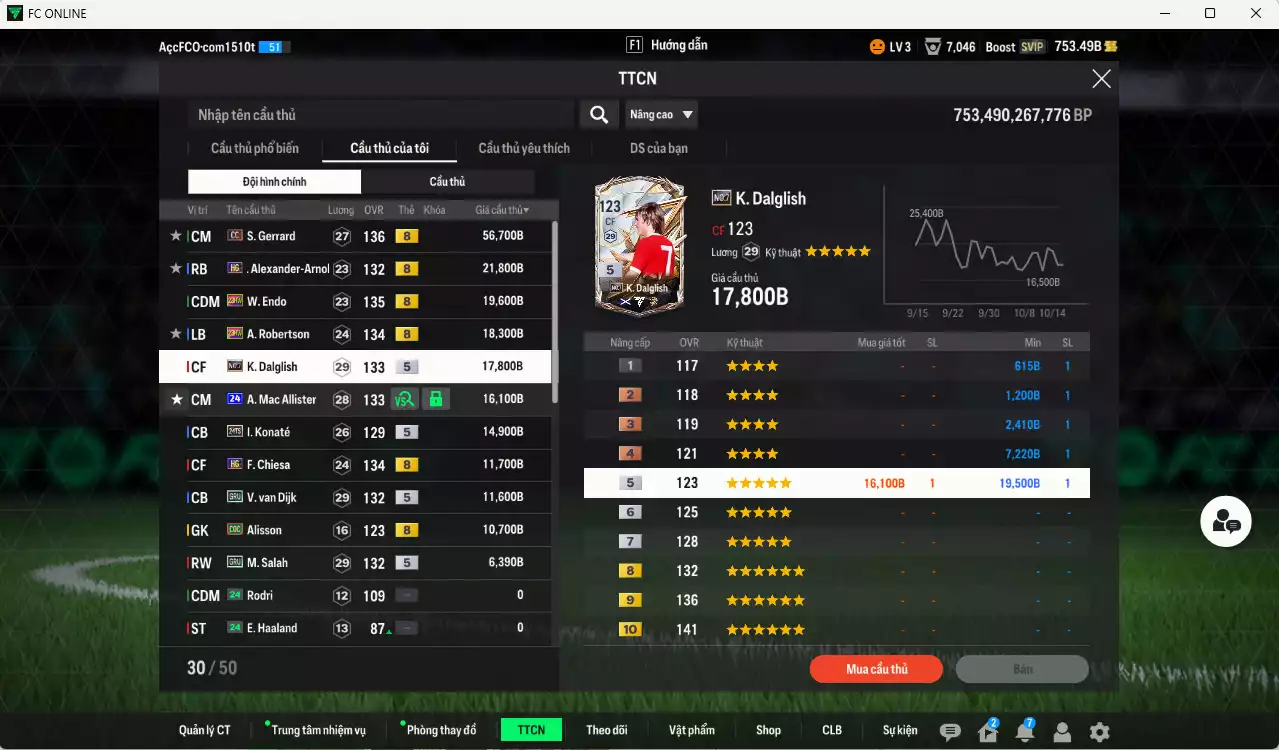Click the magnifying glass search button
This screenshot has height=750, width=1279.
(598, 115)
